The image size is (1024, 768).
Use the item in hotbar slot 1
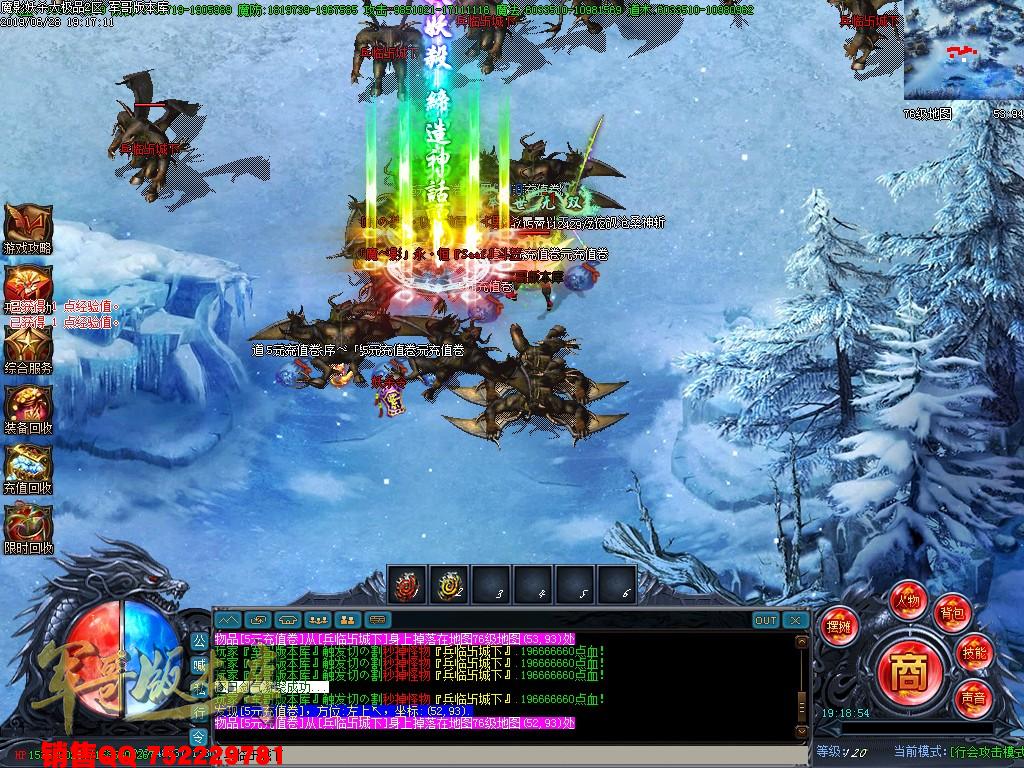click(x=407, y=584)
